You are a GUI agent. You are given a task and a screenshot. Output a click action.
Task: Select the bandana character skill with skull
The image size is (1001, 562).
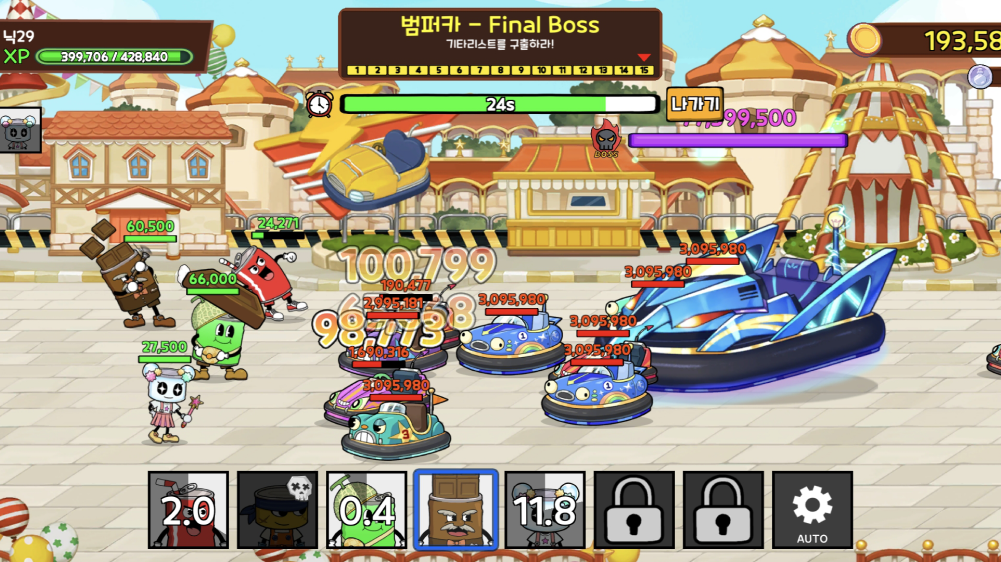coord(278,510)
